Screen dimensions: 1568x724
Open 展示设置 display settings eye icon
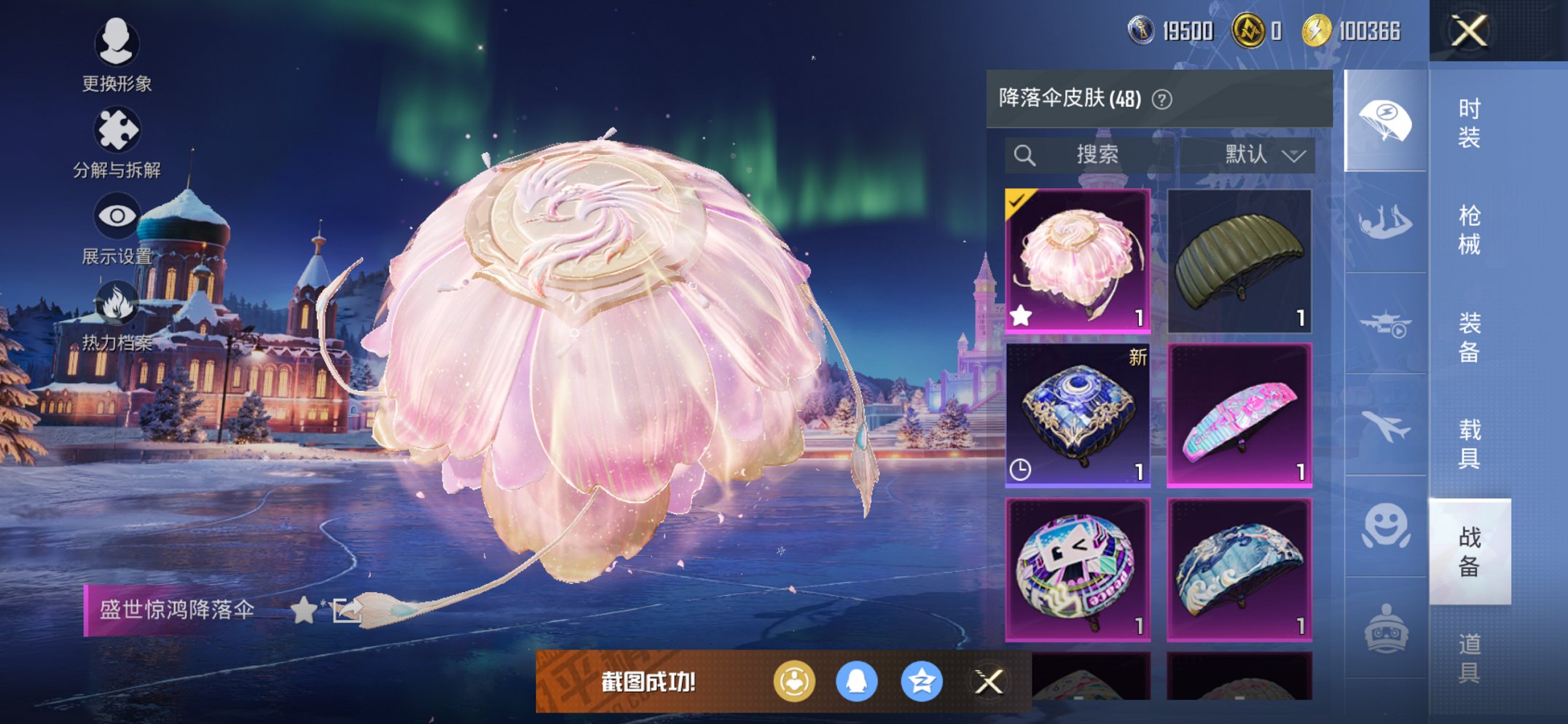117,216
